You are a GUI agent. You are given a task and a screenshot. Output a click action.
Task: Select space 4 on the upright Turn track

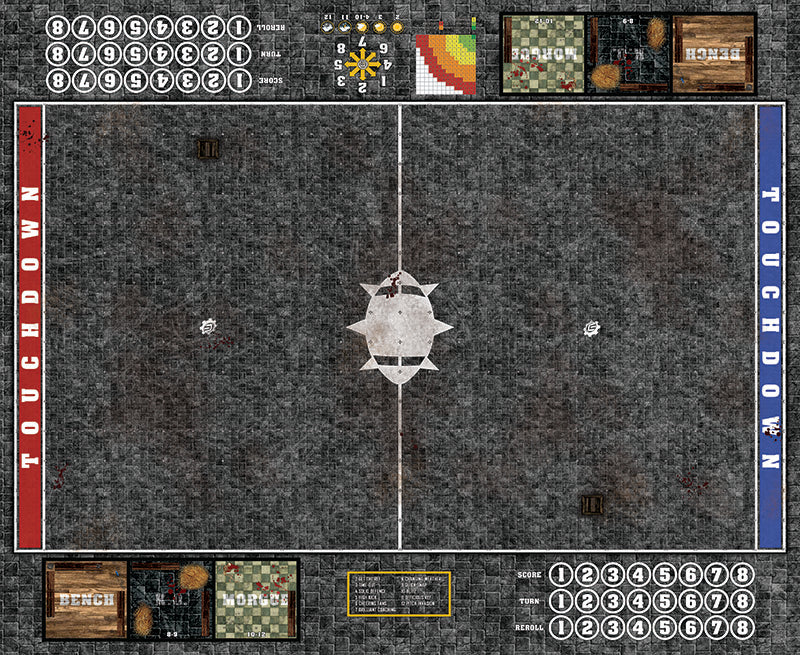(638, 602)
